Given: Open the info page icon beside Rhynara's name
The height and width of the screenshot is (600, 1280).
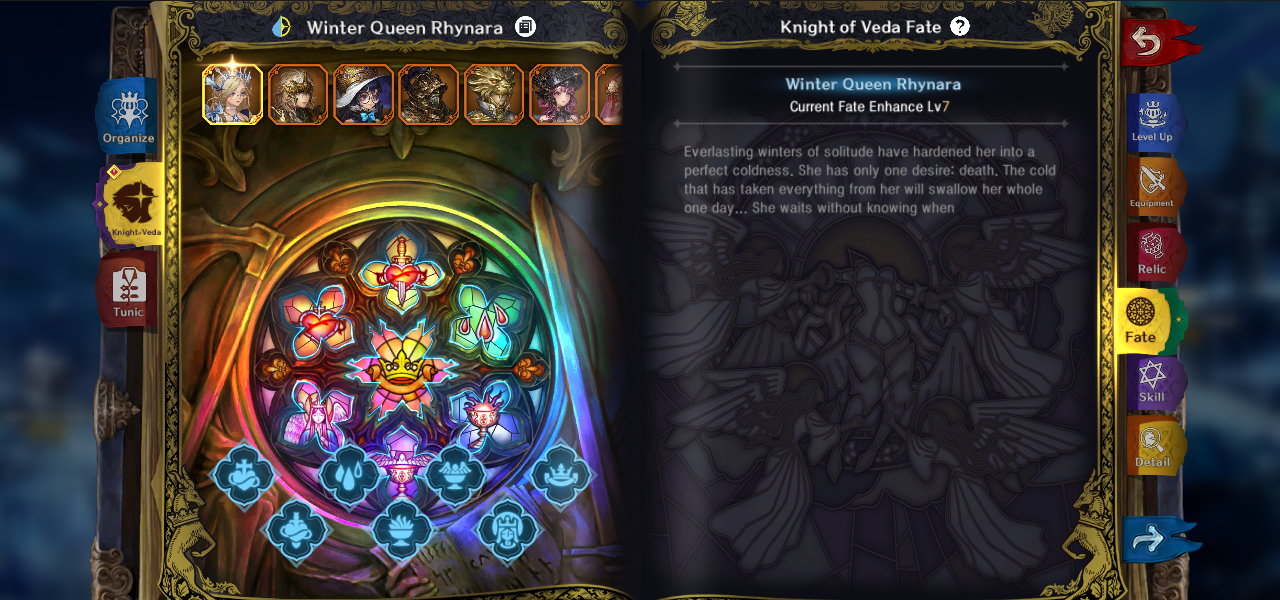Looking at the screenshot, I should pyautogui.click(x=525, y=27).
